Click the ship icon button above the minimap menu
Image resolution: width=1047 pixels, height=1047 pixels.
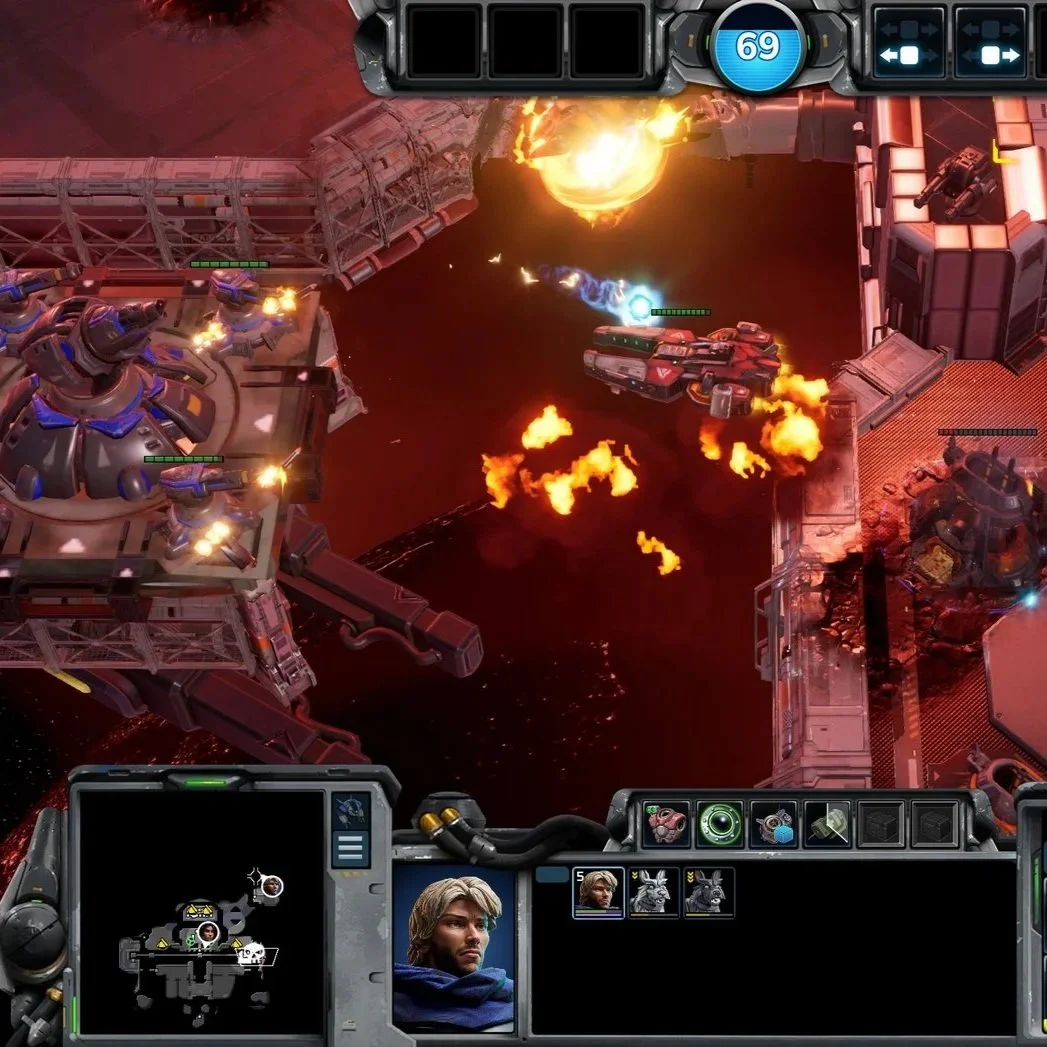pyautogui.click(x=350, y=809)
